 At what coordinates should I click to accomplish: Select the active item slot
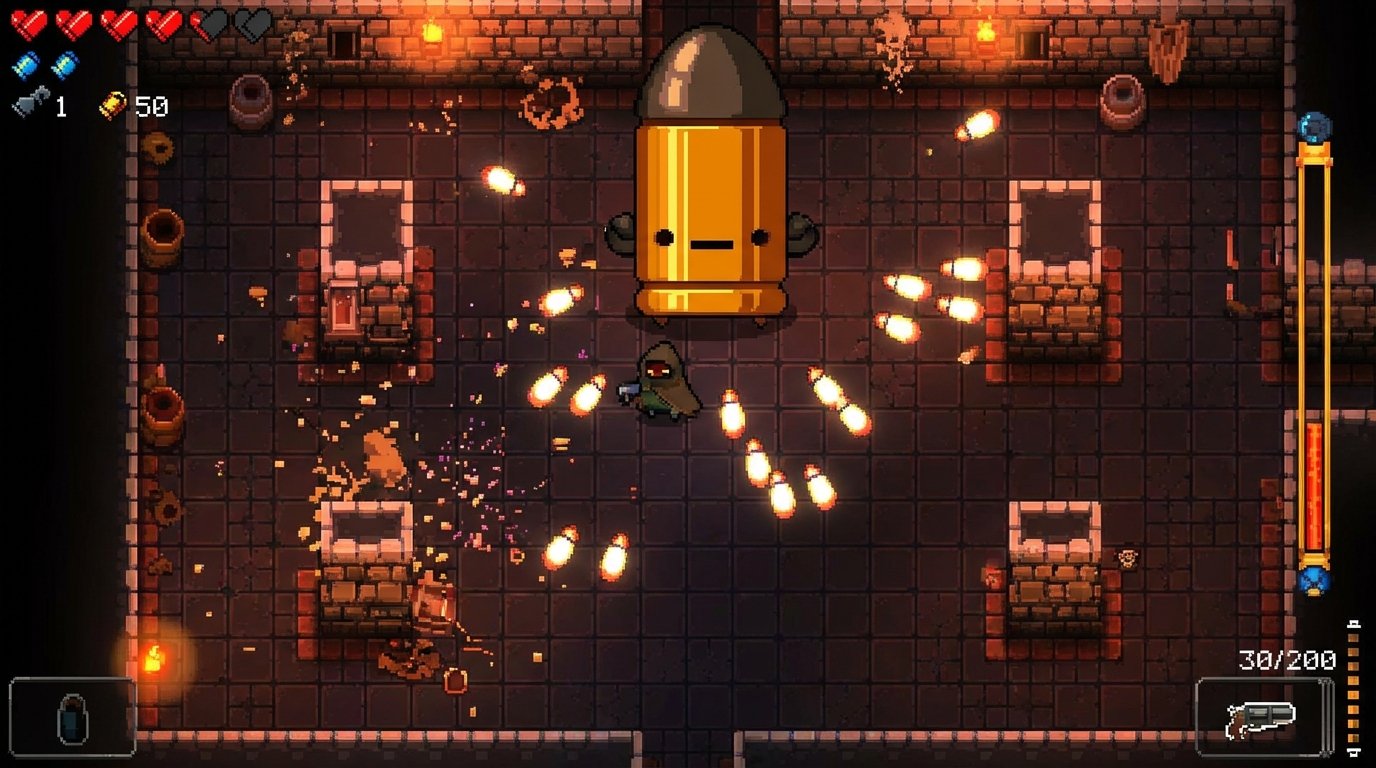73,716
